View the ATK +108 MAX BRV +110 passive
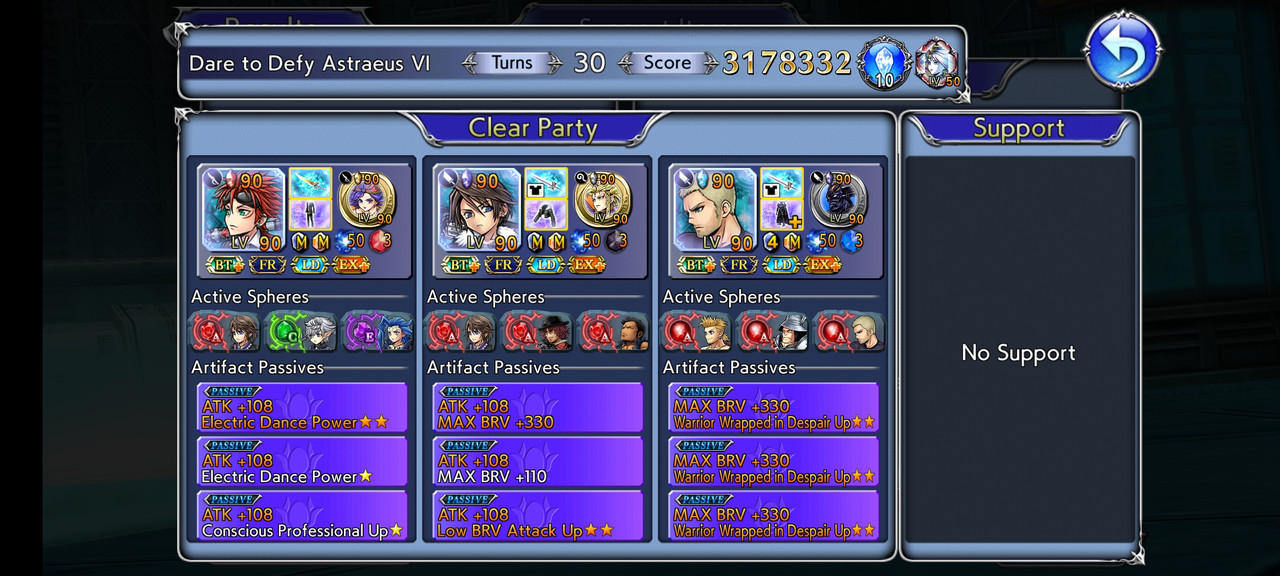Screen dimensions: 1280x576 [538, 463]
